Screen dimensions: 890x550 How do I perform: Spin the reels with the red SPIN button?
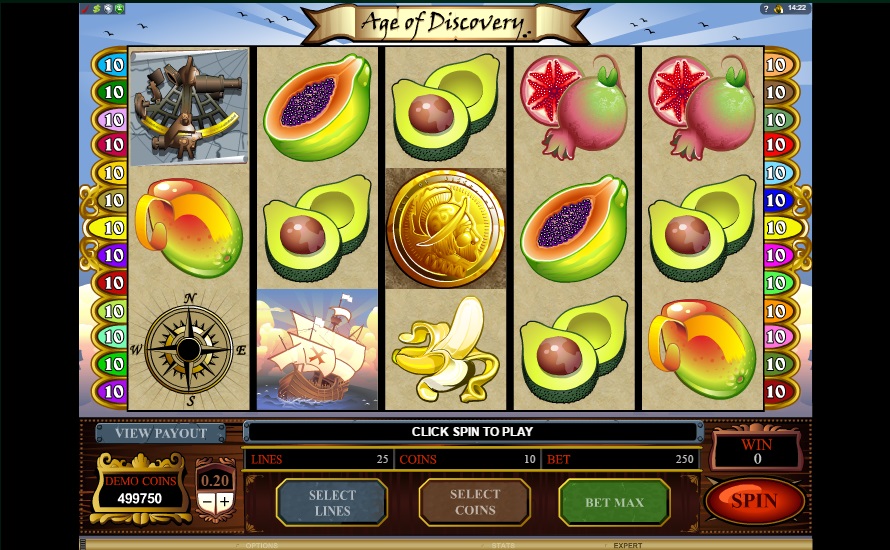tap(754, 501)
